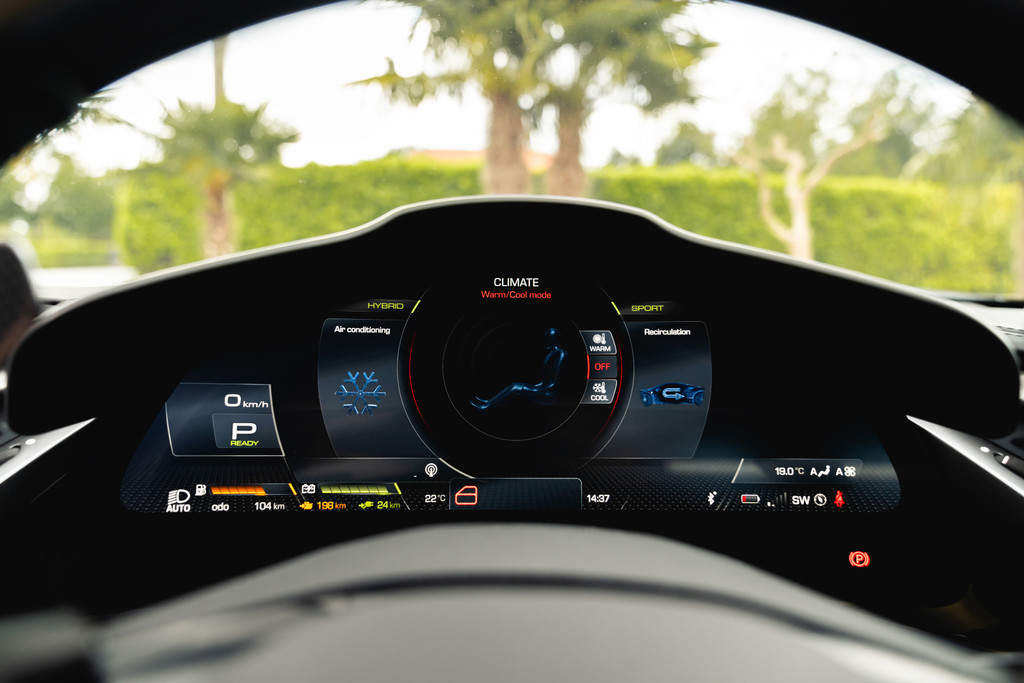Select the COOL climate mode

tap(599, 391)
